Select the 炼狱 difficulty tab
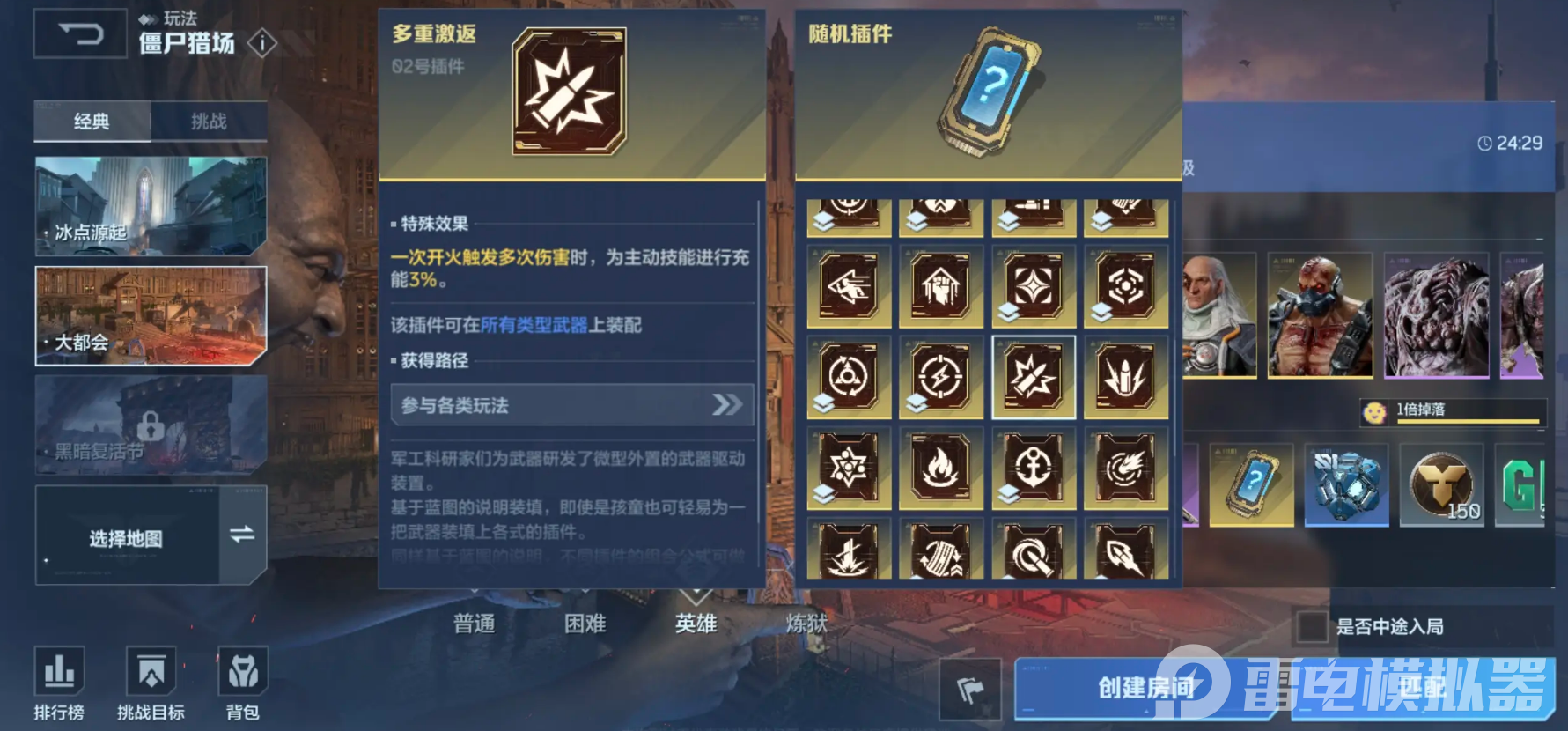Screen dimensions: 1568x731 (807, 623)
